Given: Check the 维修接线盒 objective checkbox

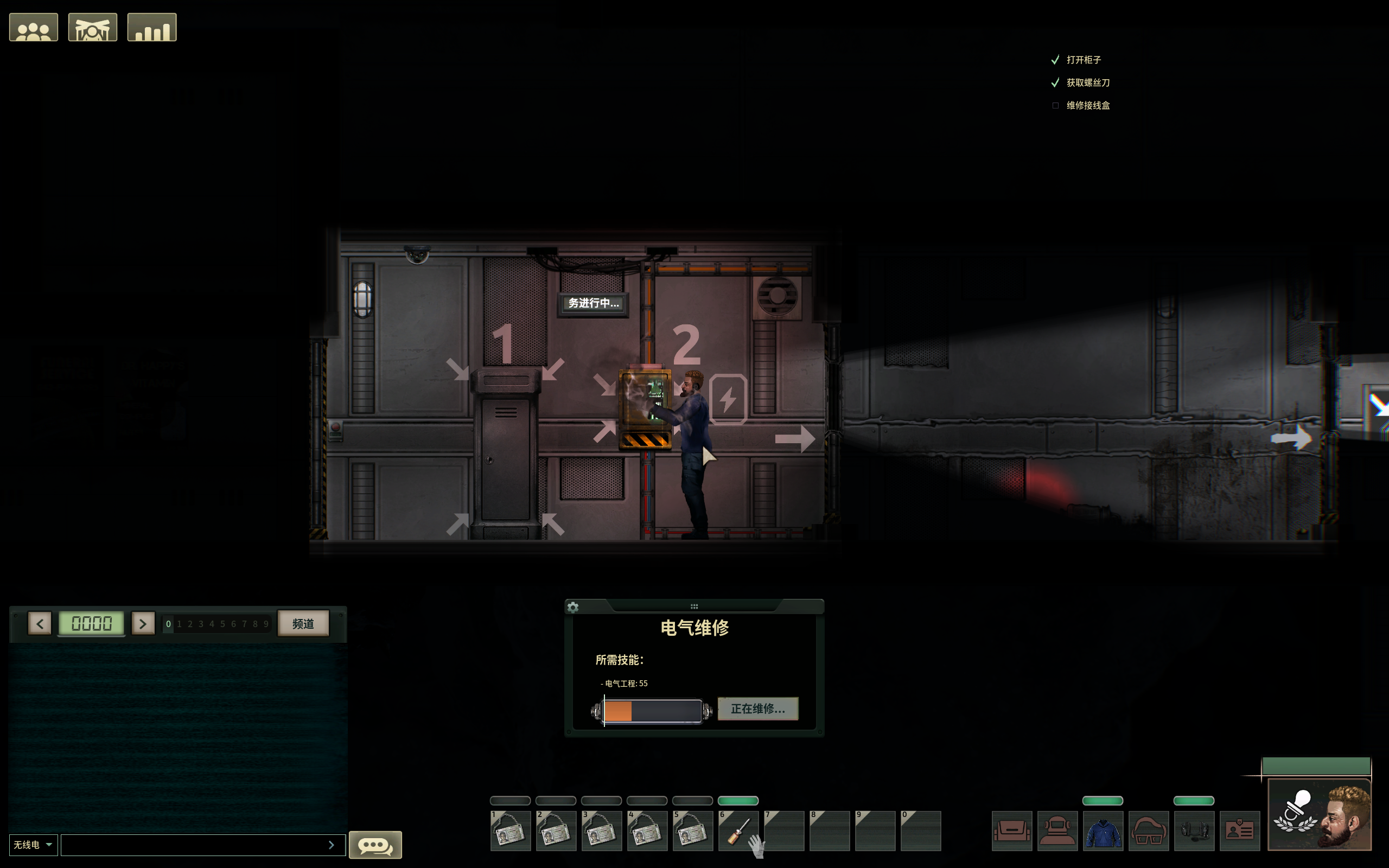Looking at the screenshot, I should tap(1056, 105).
